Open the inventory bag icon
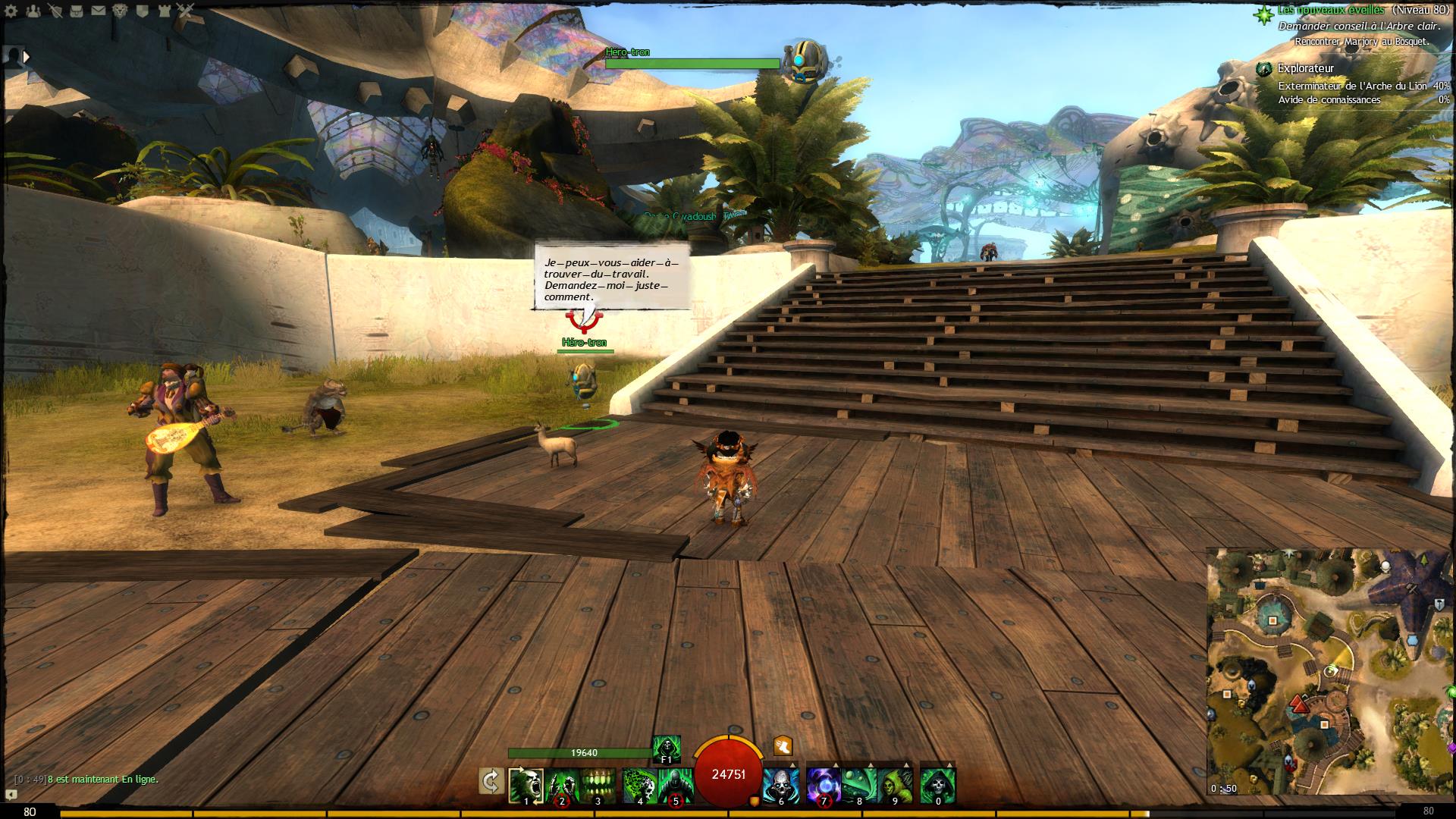The image size is (1456, 819). click(x=77, y=11)
